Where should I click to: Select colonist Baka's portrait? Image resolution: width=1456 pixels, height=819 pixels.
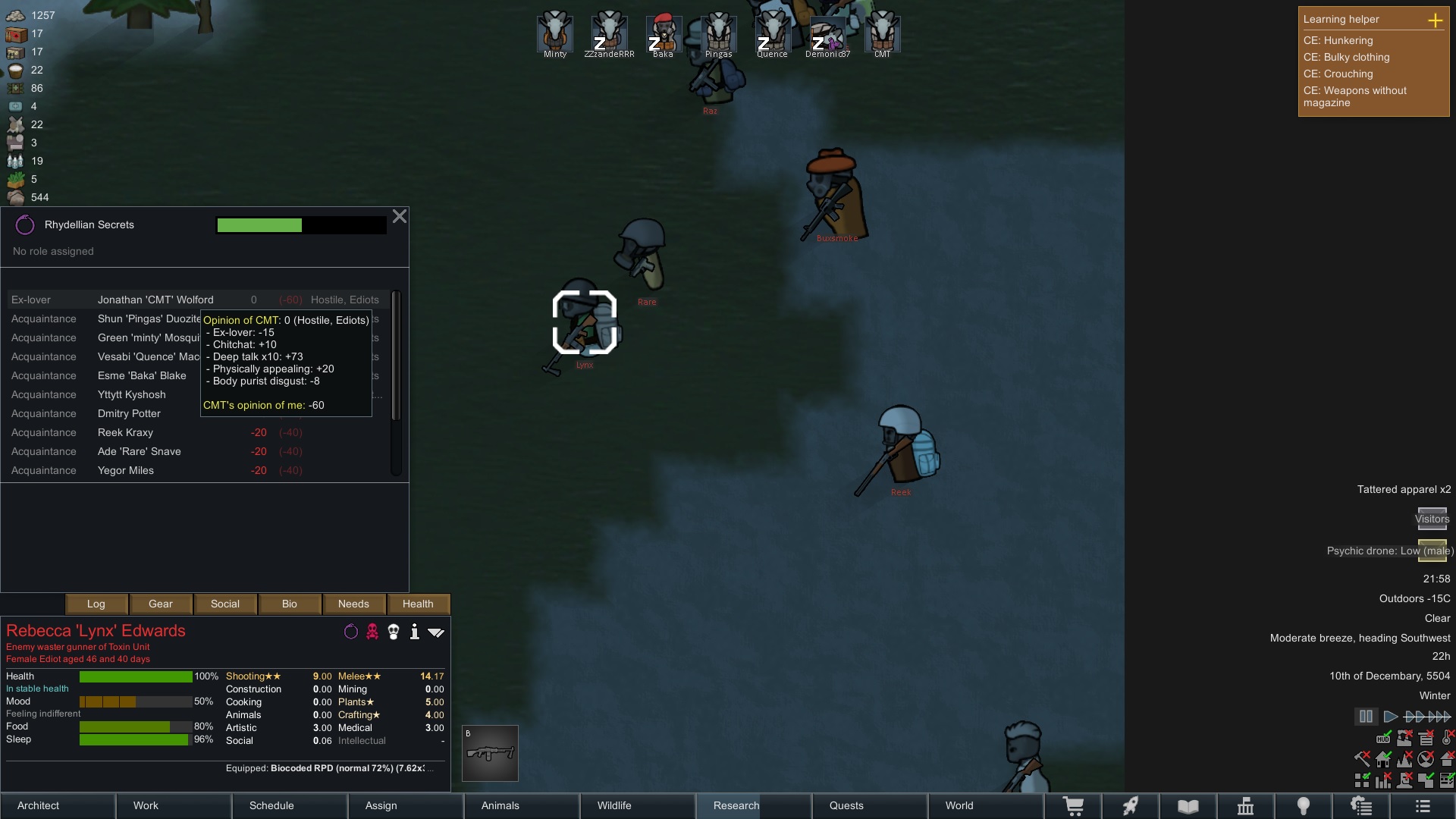tap(664, 33)
